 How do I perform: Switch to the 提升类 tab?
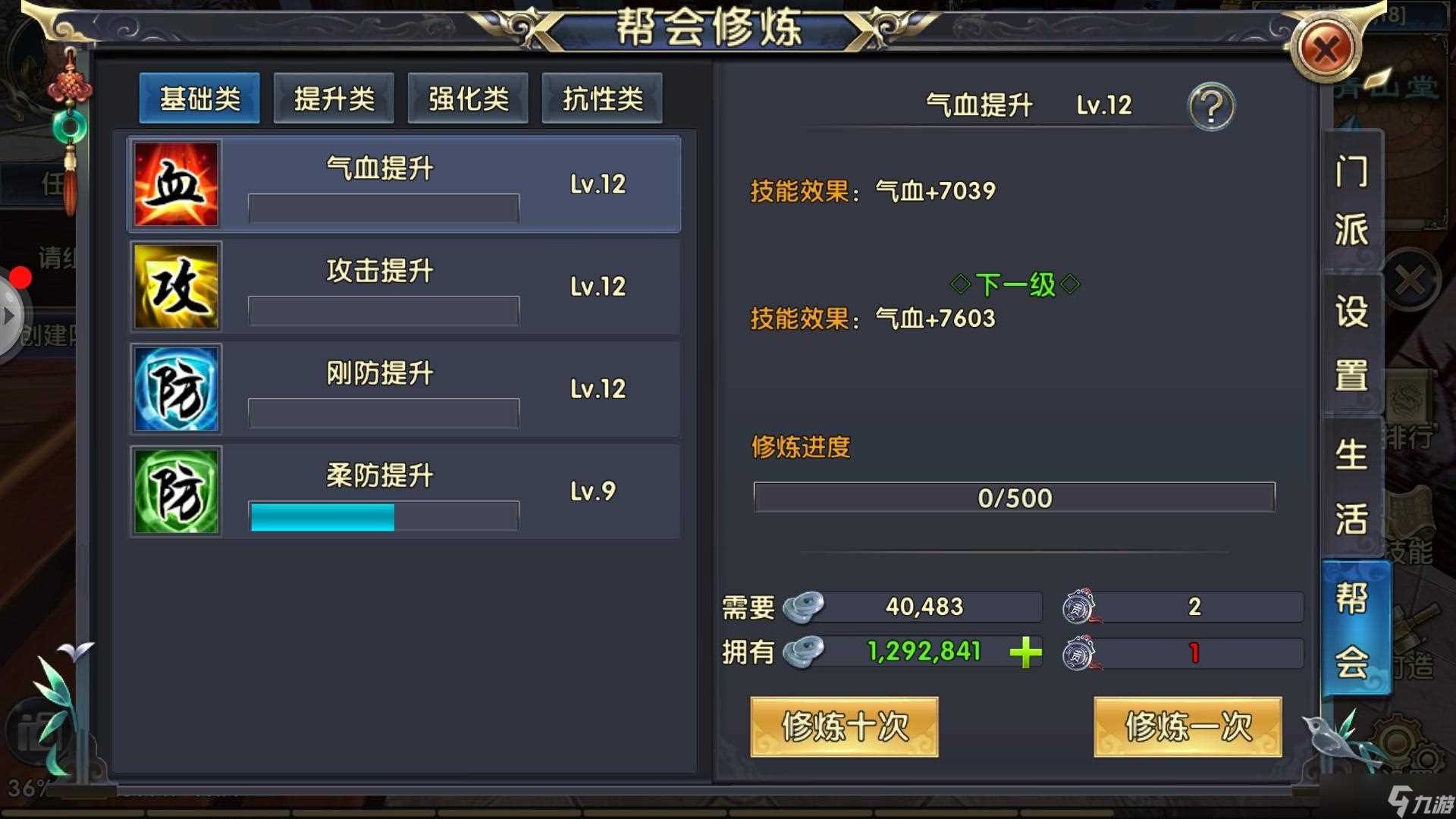(x=334, y=99)
